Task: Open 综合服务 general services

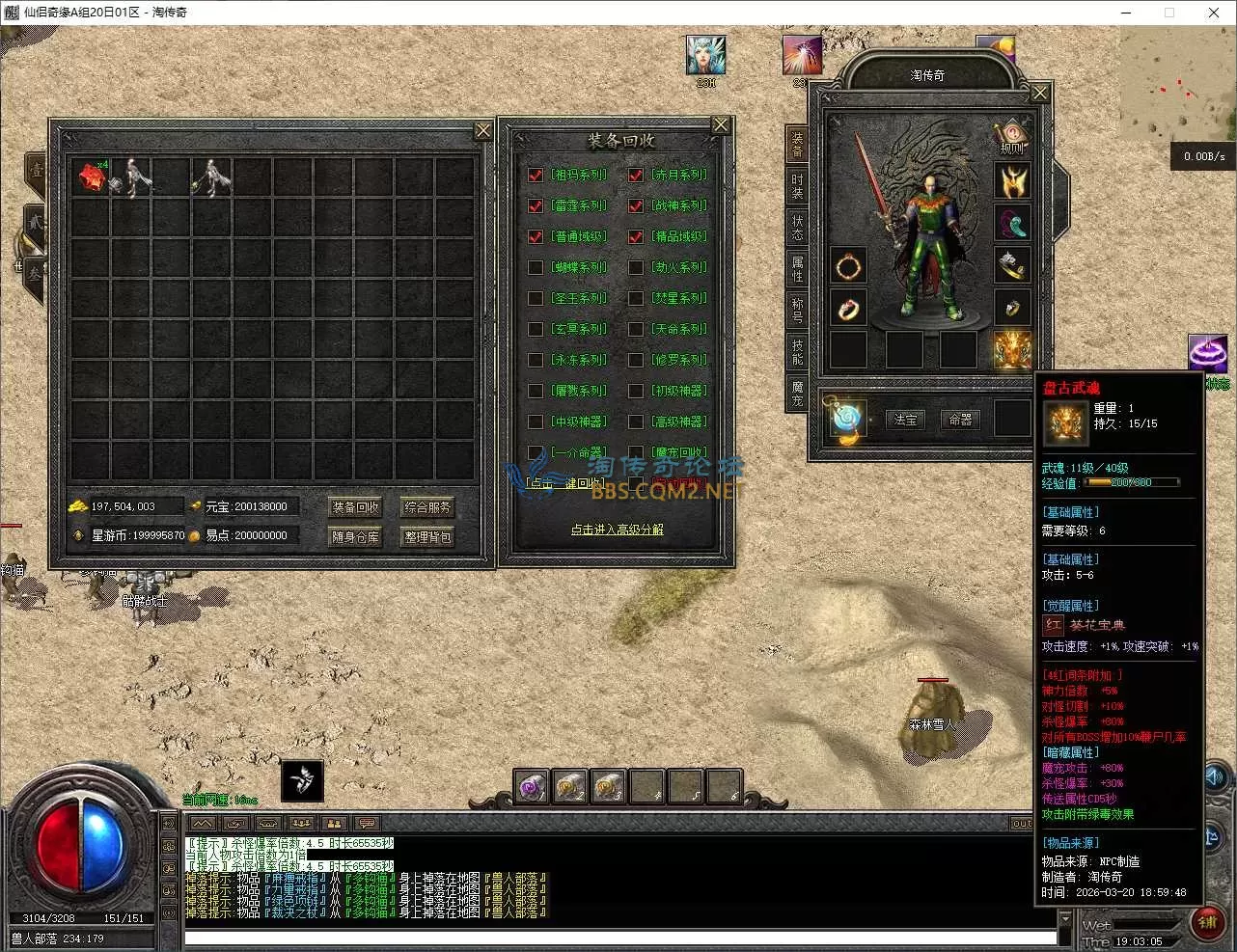Action: [x=427, y=507]
